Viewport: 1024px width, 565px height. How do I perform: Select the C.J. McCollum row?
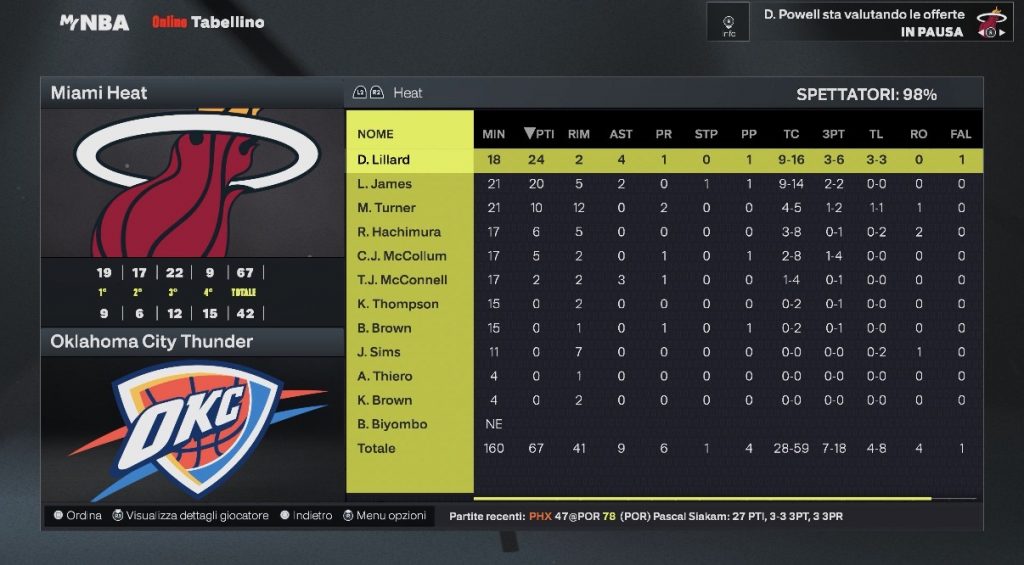click(x=402, y=256)
